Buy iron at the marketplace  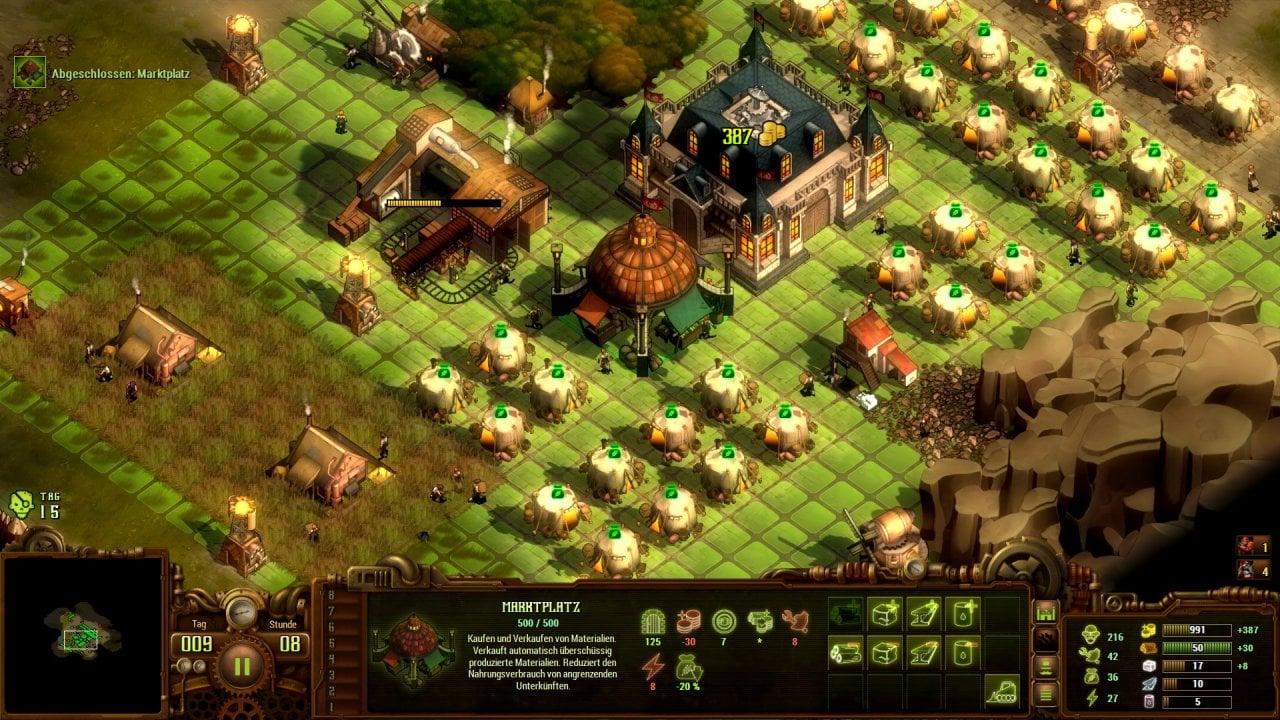coord(923,613)
